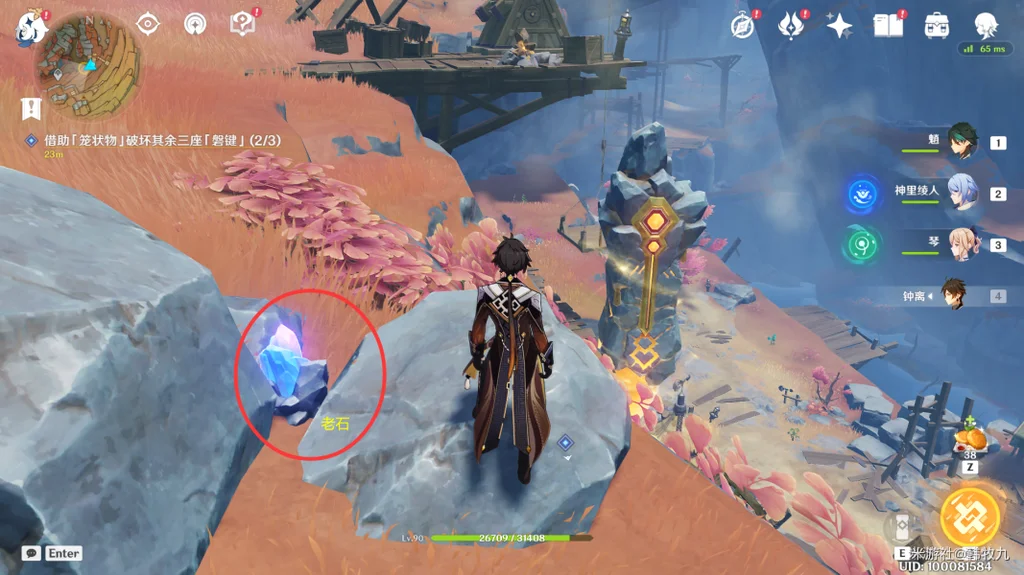Image resolution: width=1024 pixels, height=575 pixels.
Task: Open the character head icon
Action: point(986,25)
